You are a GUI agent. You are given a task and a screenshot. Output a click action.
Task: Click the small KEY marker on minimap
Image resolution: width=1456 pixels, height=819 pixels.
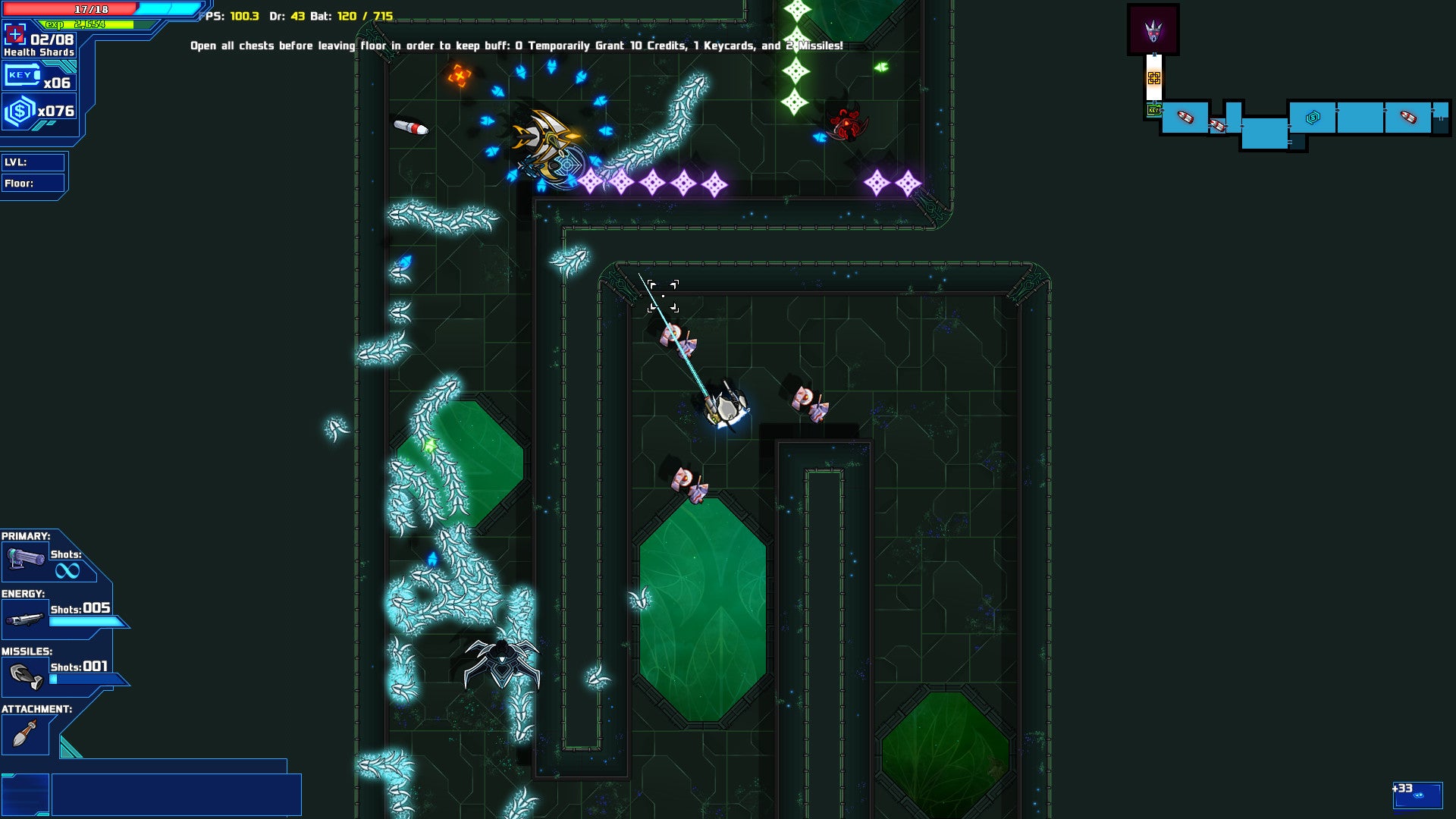(x=1153, y=111)
